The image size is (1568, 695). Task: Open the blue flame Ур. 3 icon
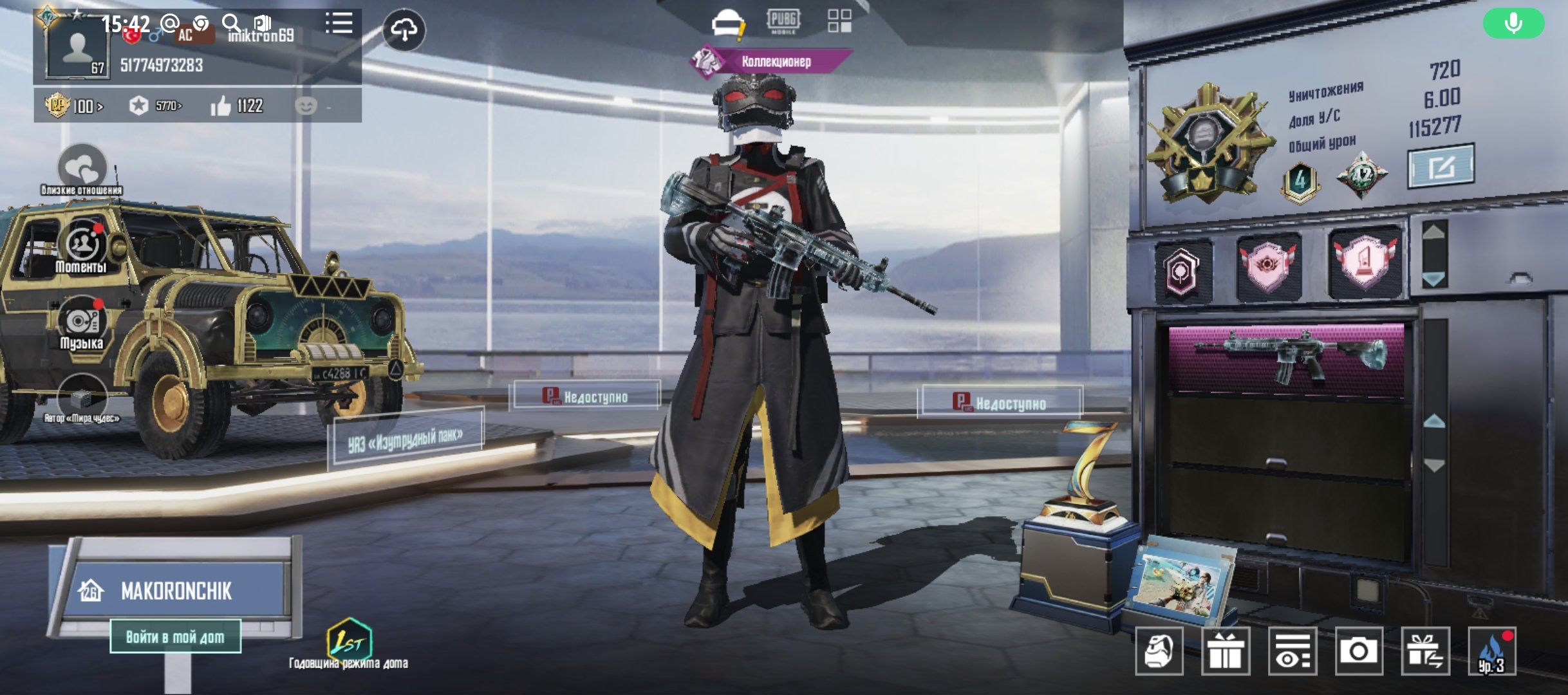click(x=1492, y=651)
